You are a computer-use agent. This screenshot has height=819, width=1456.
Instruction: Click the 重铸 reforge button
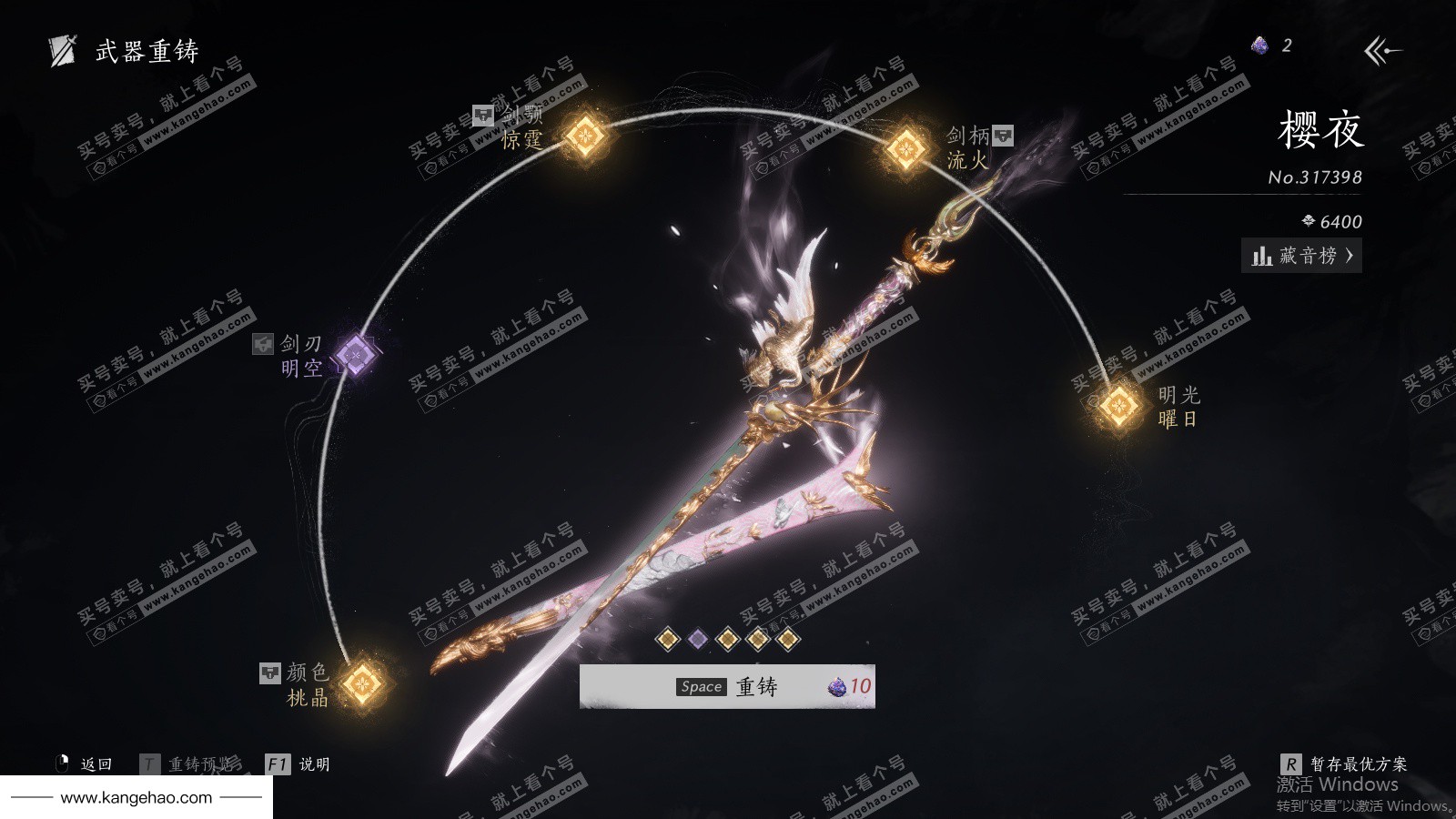click(x=727, y=686)
